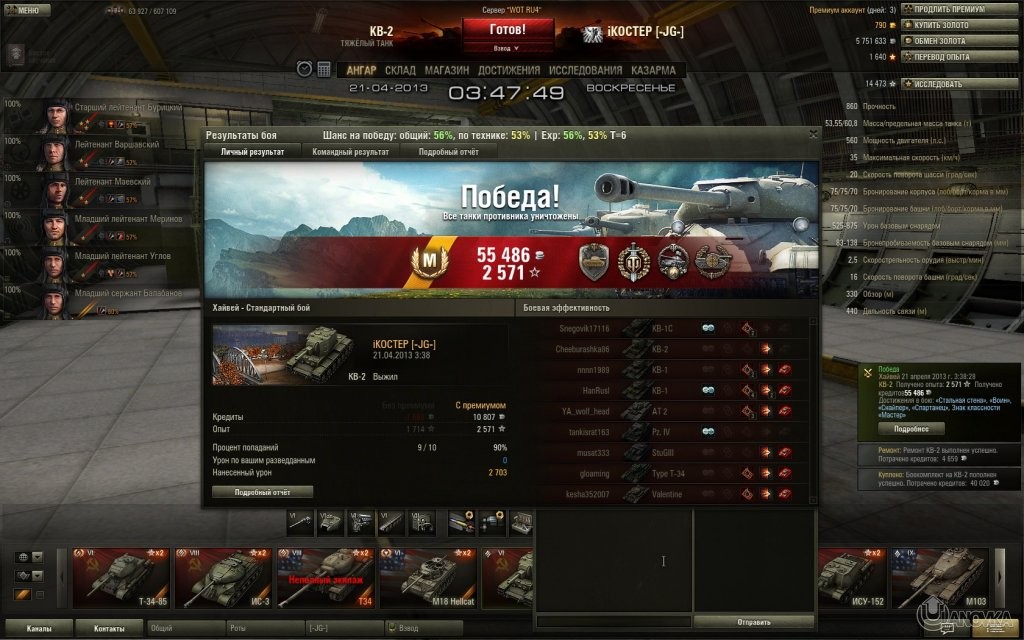Open the Каналы chat channels
This screenshot has width=1024, height=640.
pyautogui.click(x=39, y=629)
